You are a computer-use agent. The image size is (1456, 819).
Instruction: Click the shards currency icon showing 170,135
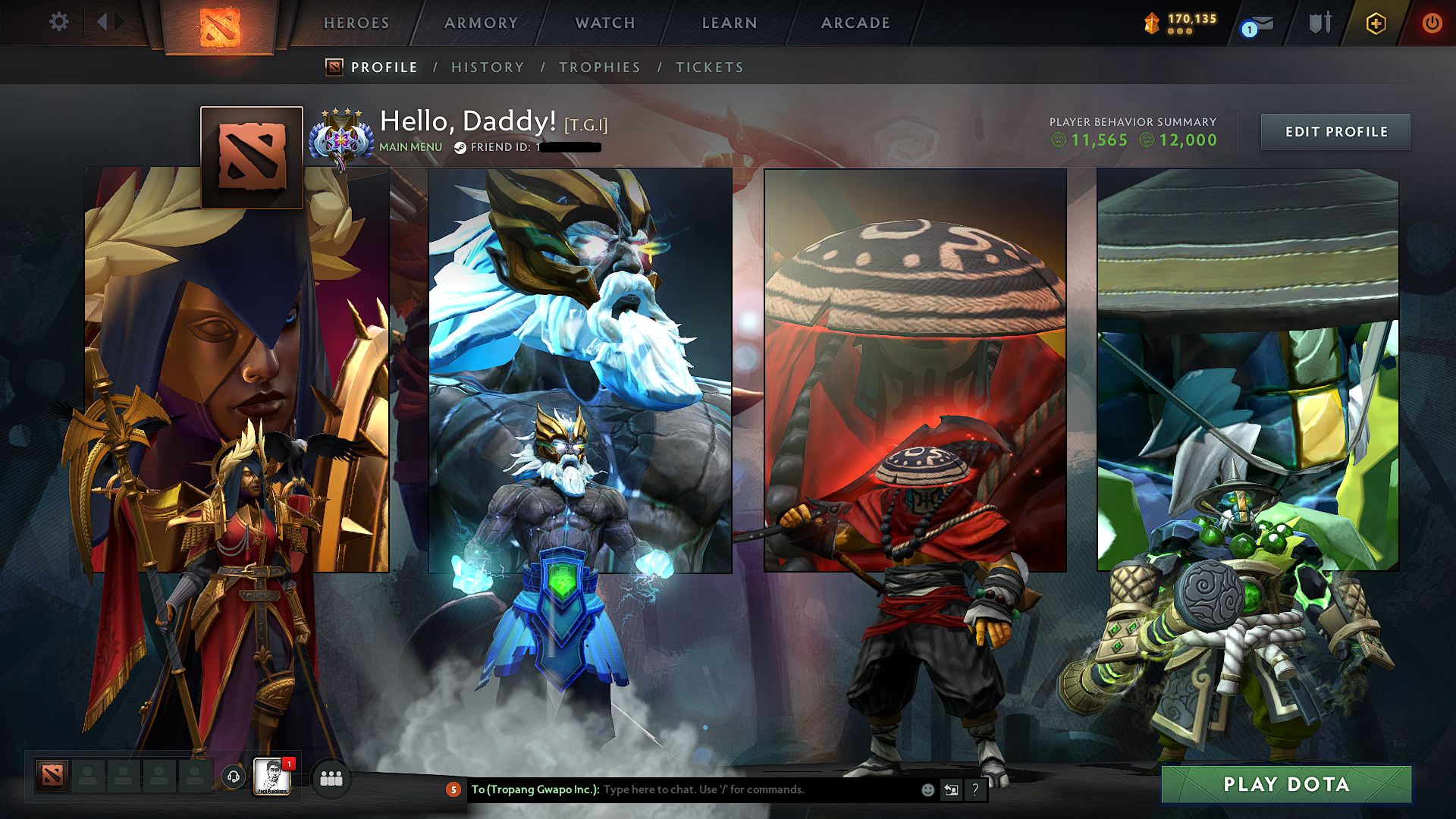click(x=1151, y=23)
